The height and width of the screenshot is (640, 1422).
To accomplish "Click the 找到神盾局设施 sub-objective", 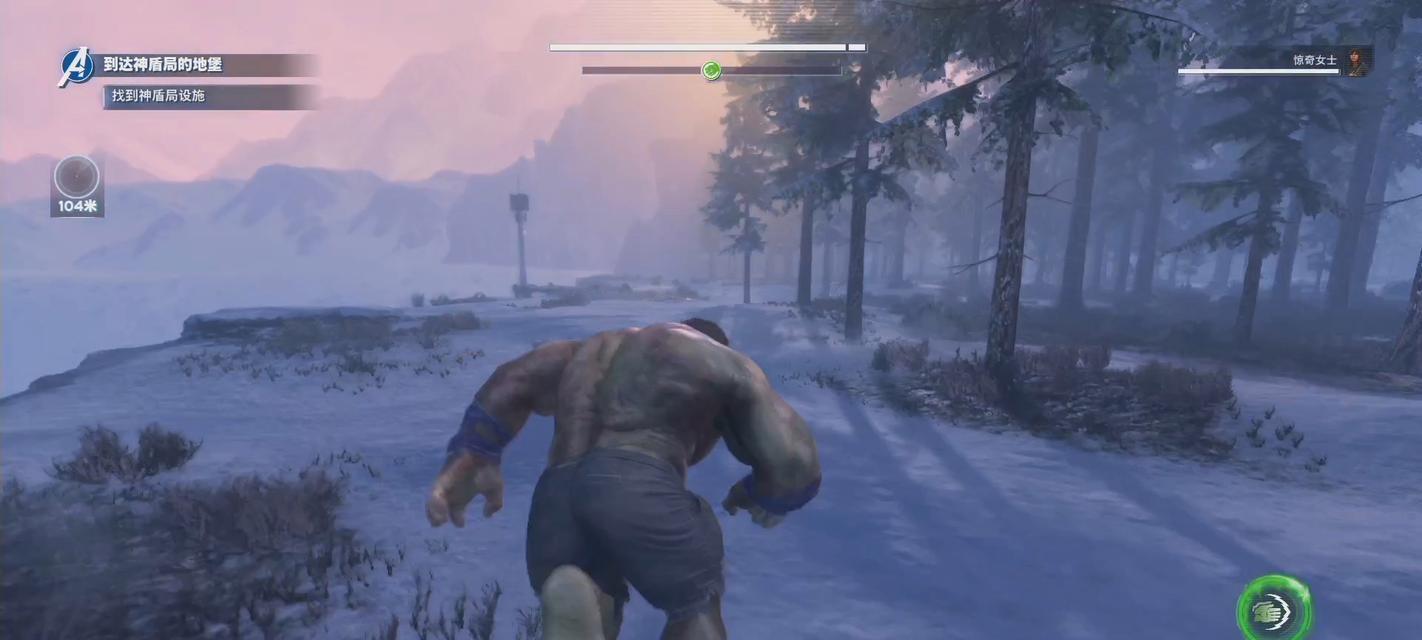I will tap(158, 96).
